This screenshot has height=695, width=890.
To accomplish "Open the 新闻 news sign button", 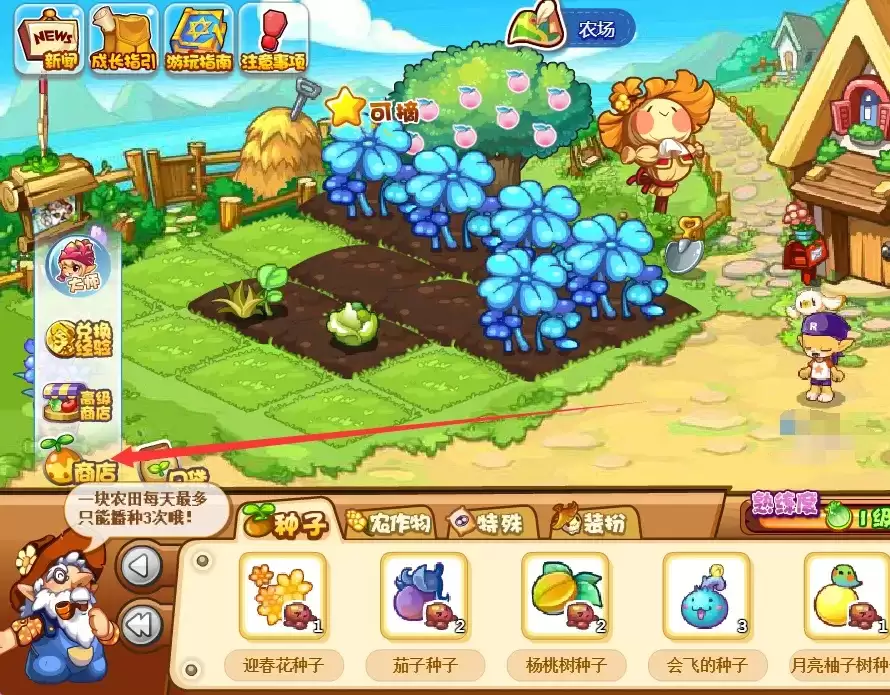I will (x=47, y=39).
